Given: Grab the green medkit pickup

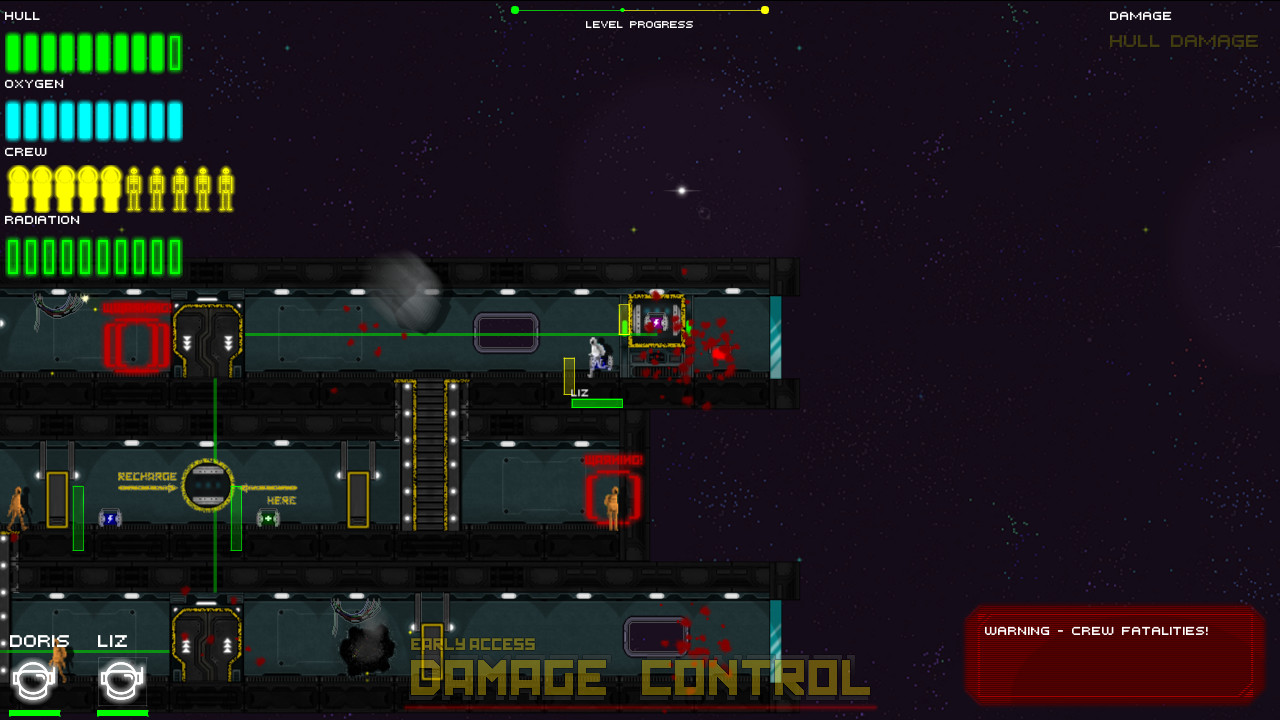Looking at the screenshot, I should click(x=268, y=518).
